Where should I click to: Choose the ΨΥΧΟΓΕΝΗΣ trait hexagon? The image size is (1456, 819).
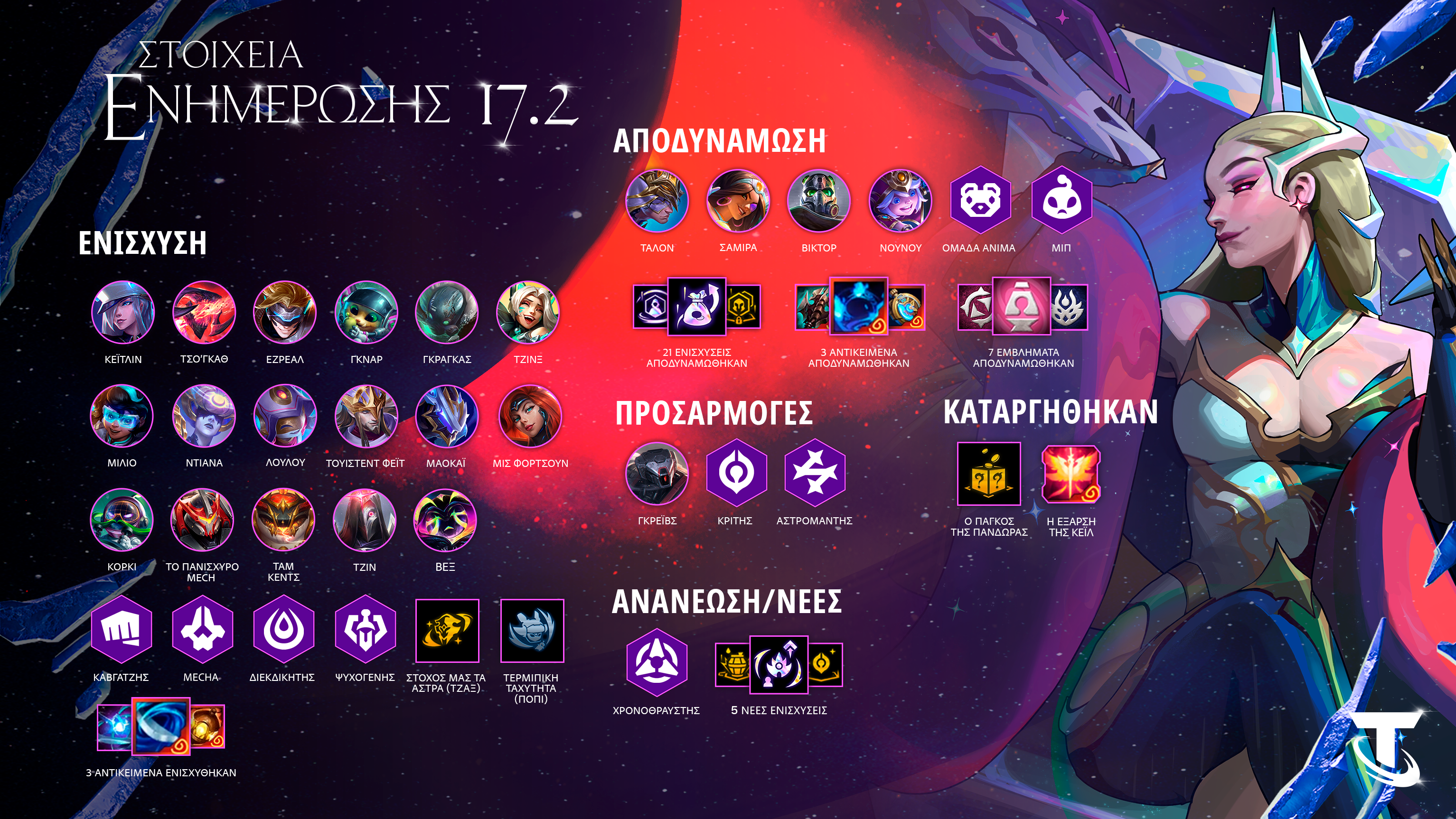click(x=365, y=629)
